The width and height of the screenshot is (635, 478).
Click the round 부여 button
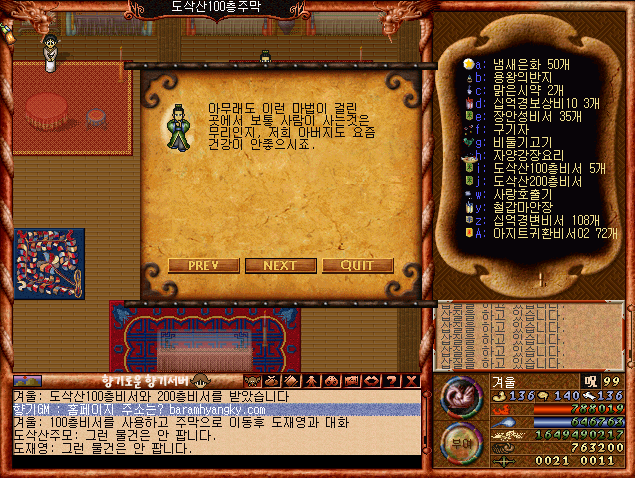(461, 441)
